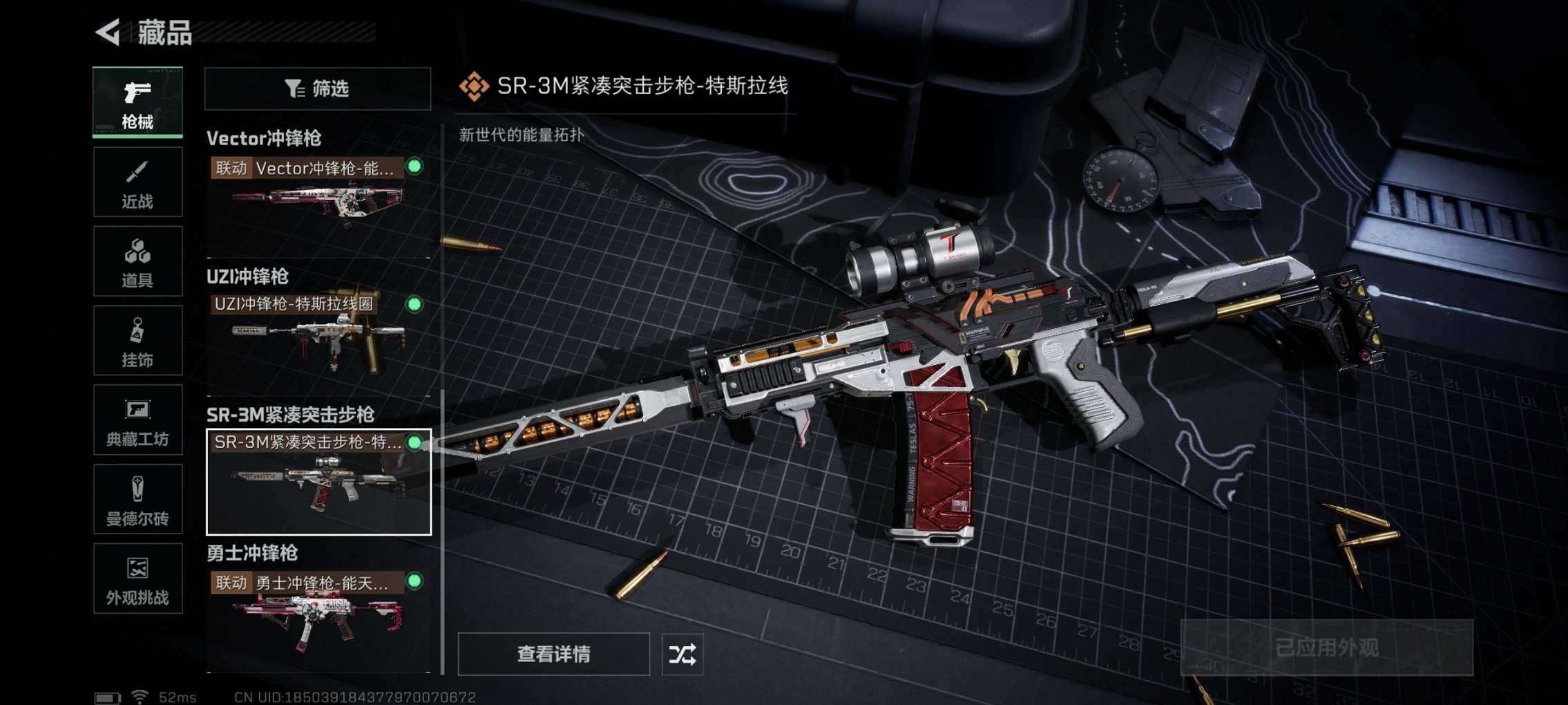Screen dimensions: 1568x705
Task: Open the 近战 melee weapons category
Action: coord(137,182)
